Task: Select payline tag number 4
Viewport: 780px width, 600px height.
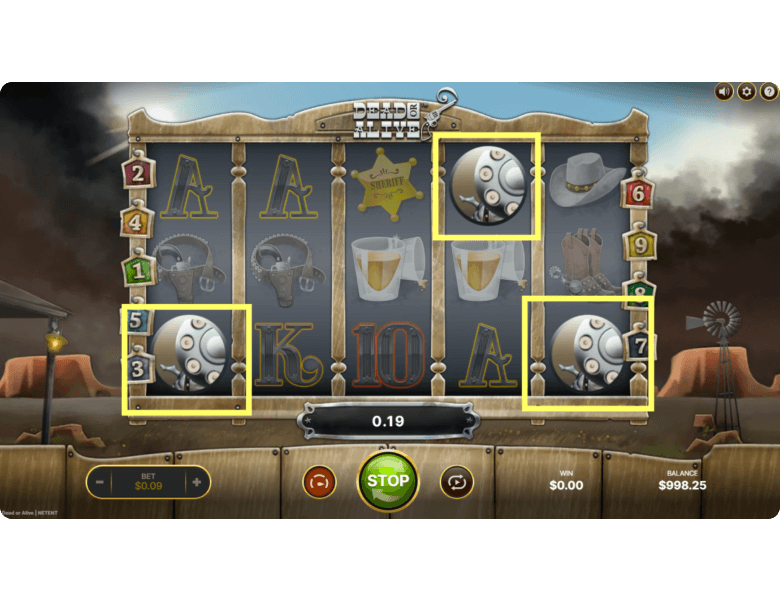Action: click(138, 221)
